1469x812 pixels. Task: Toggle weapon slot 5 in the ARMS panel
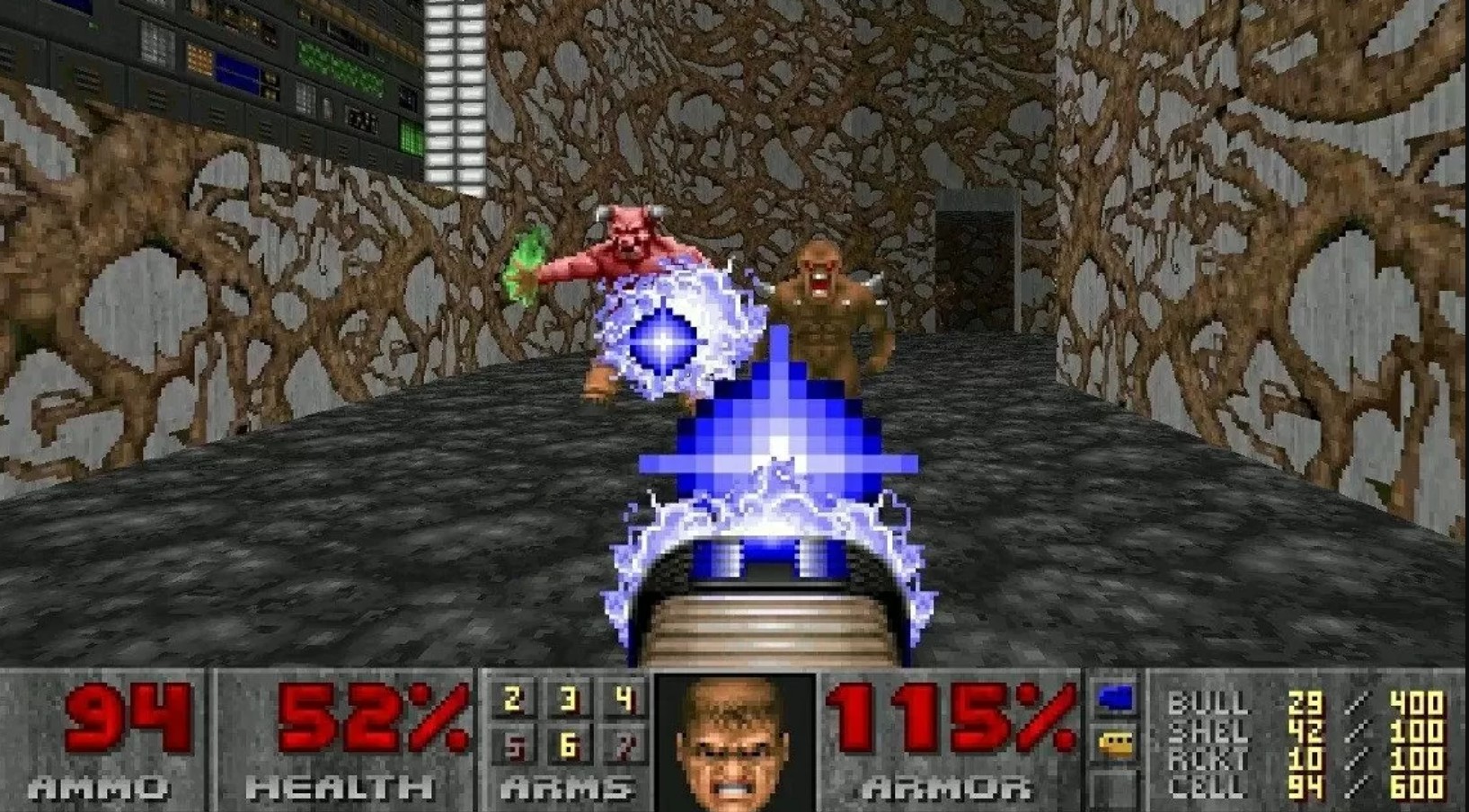(514, 746)
